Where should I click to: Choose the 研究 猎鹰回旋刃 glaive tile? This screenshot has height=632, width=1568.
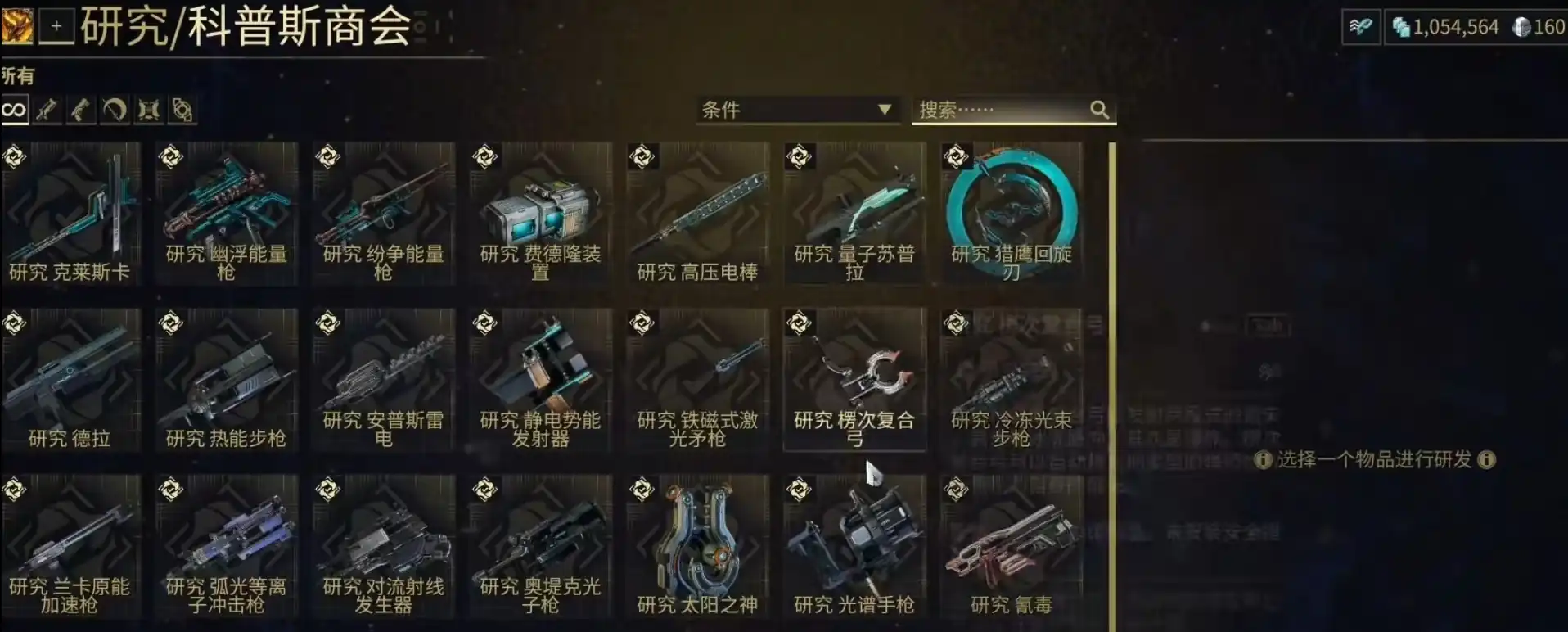pyautogui.click(x=1012, y=214)
